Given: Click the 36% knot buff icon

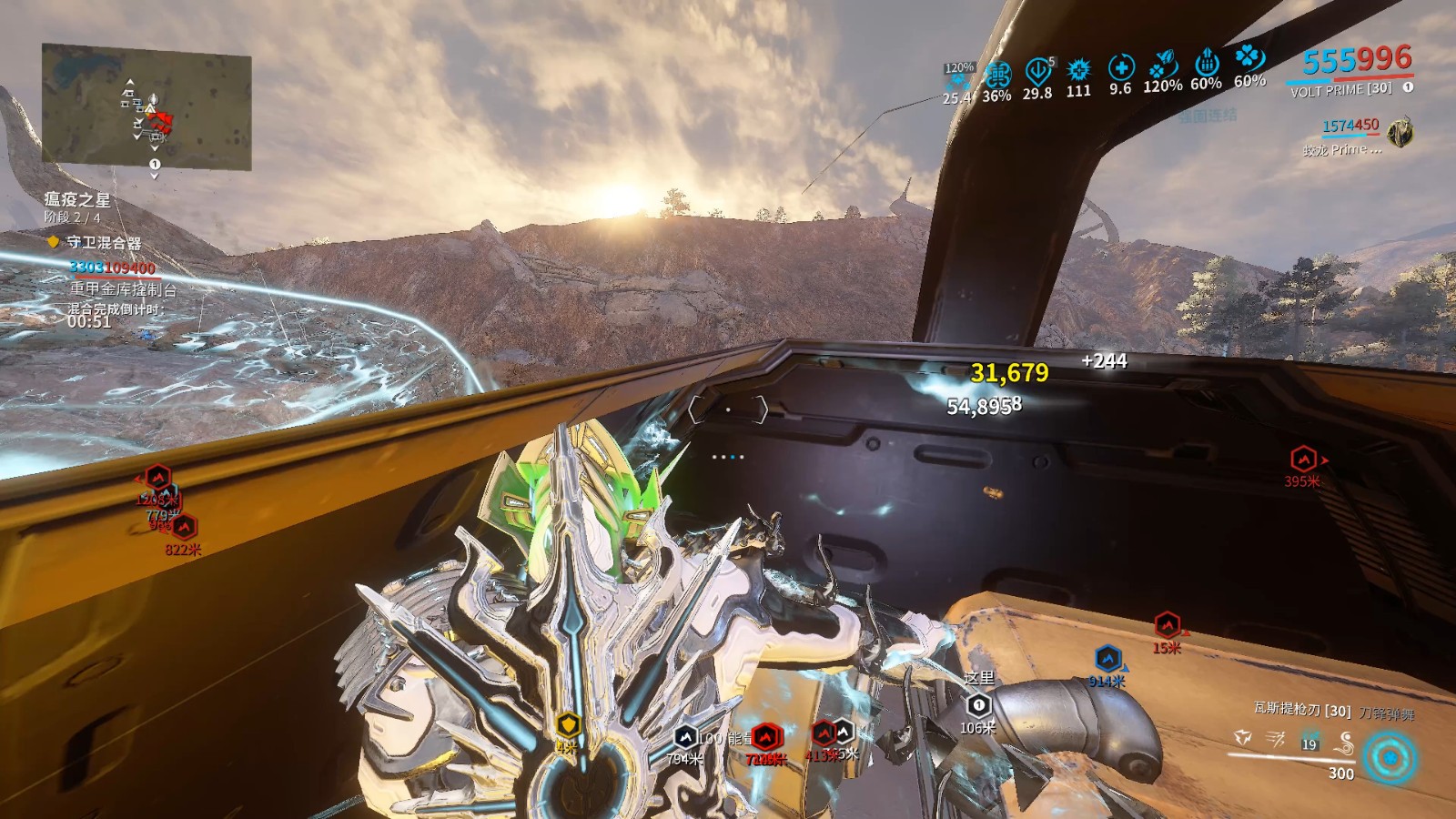Looking at the screenshot, I should point(997,74).
